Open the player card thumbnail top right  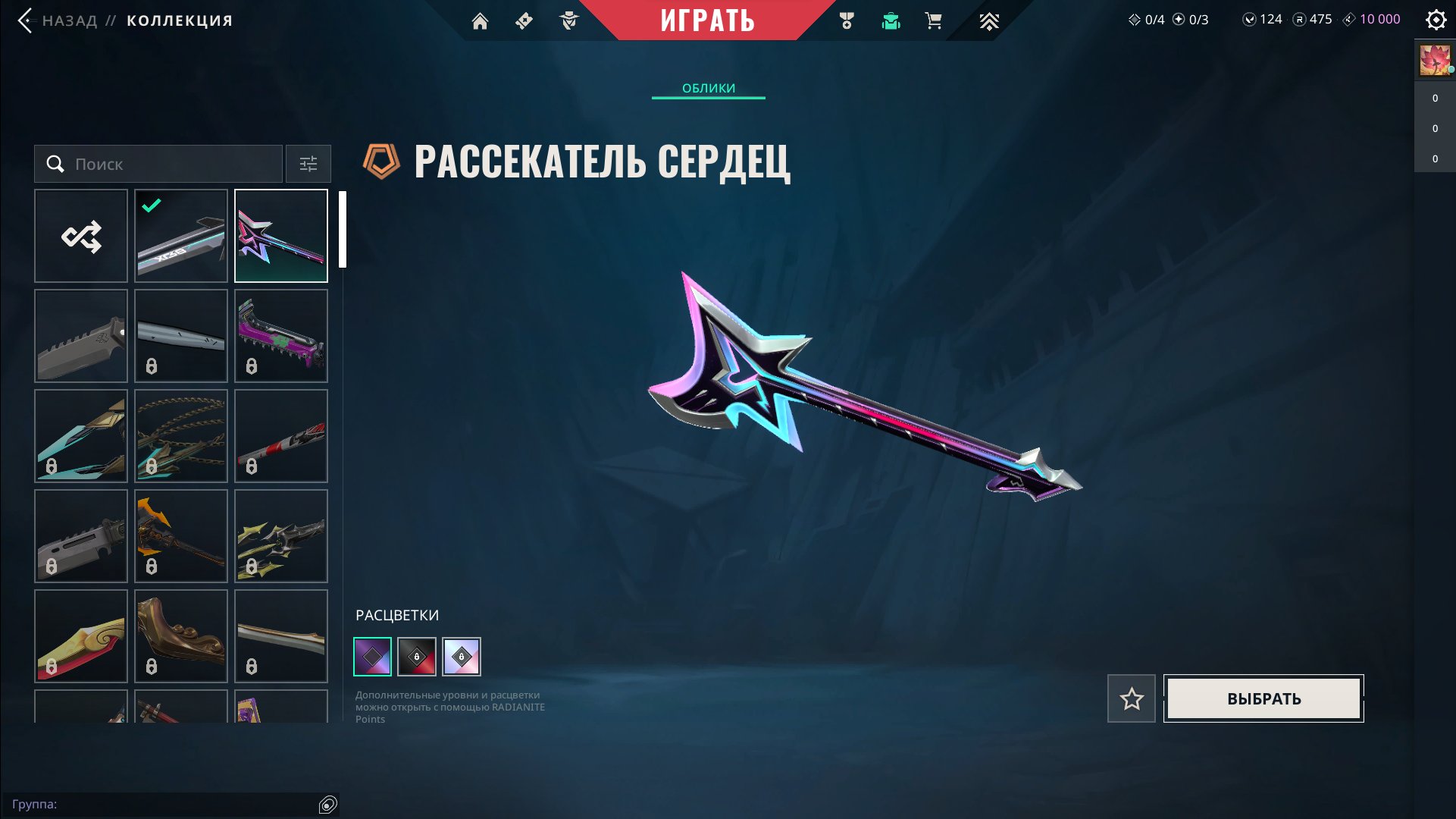pyautogui.click(x=1434, y=59)
